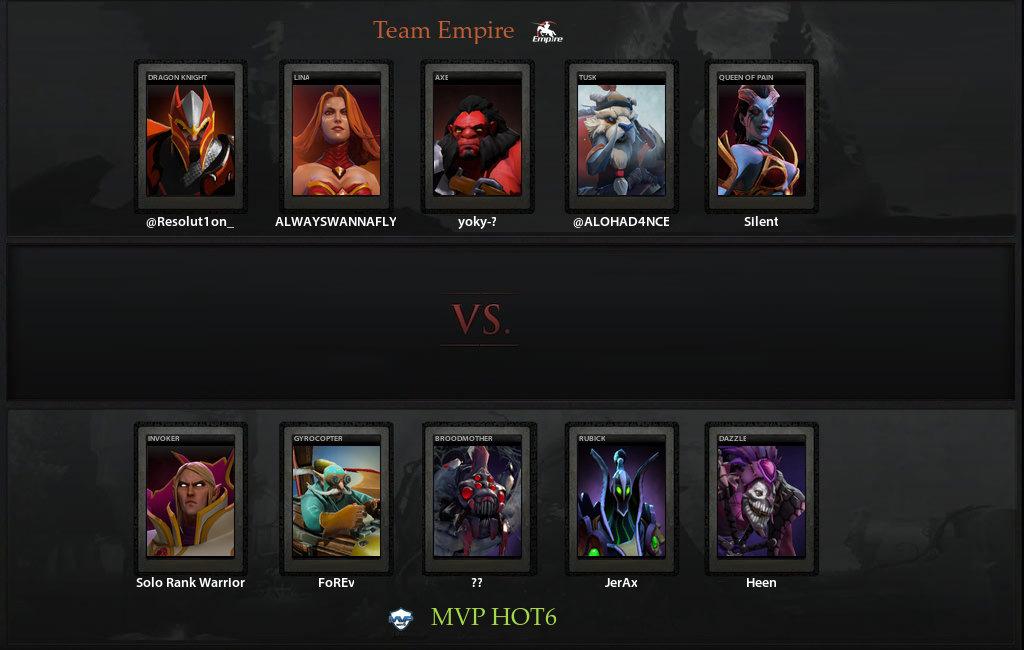This screenshot has width=1024, height=650.
Task: Select player name @Resolut1on_
Action: click(190, 222)
